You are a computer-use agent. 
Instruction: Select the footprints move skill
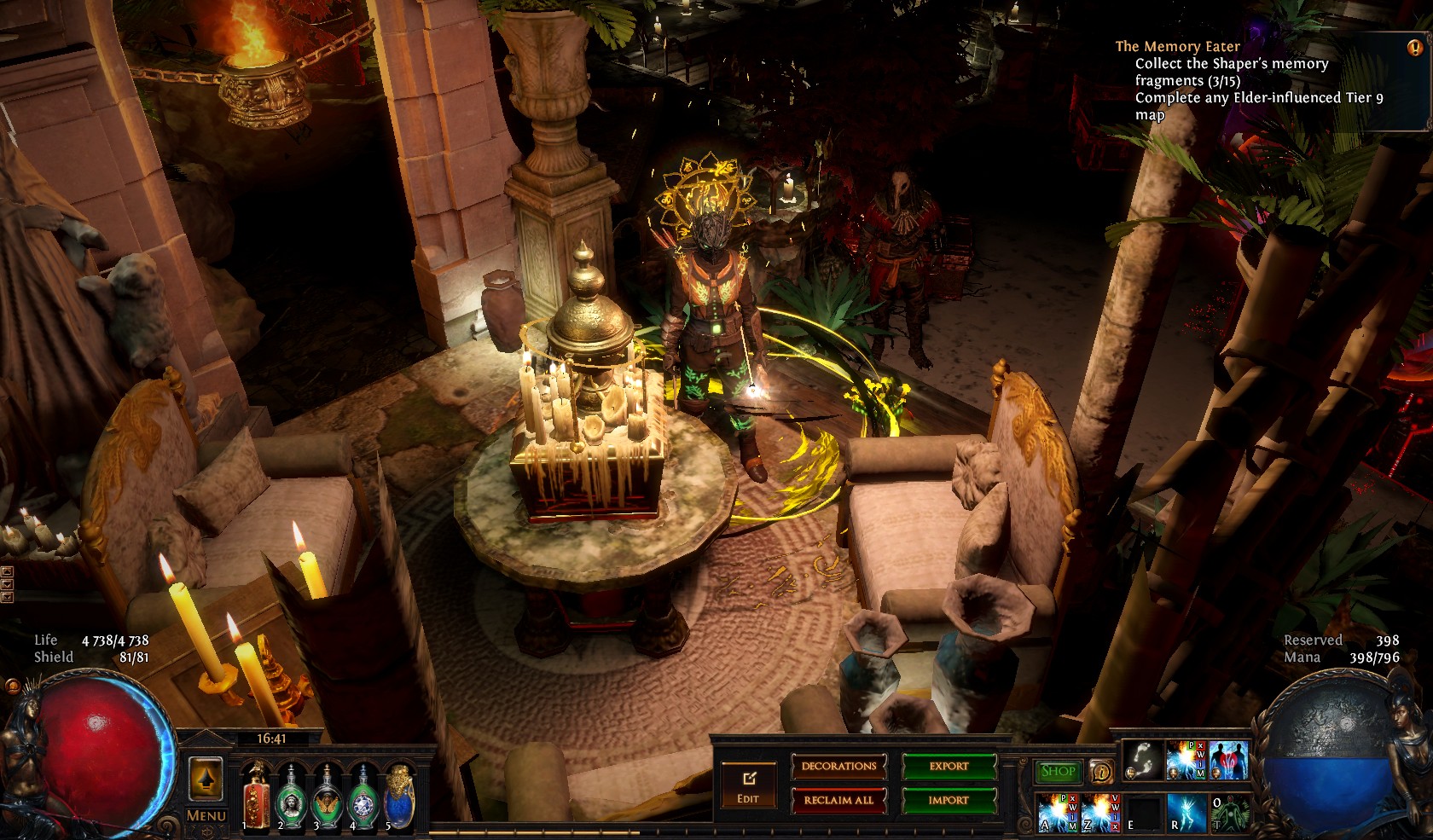click(1143, 761)
